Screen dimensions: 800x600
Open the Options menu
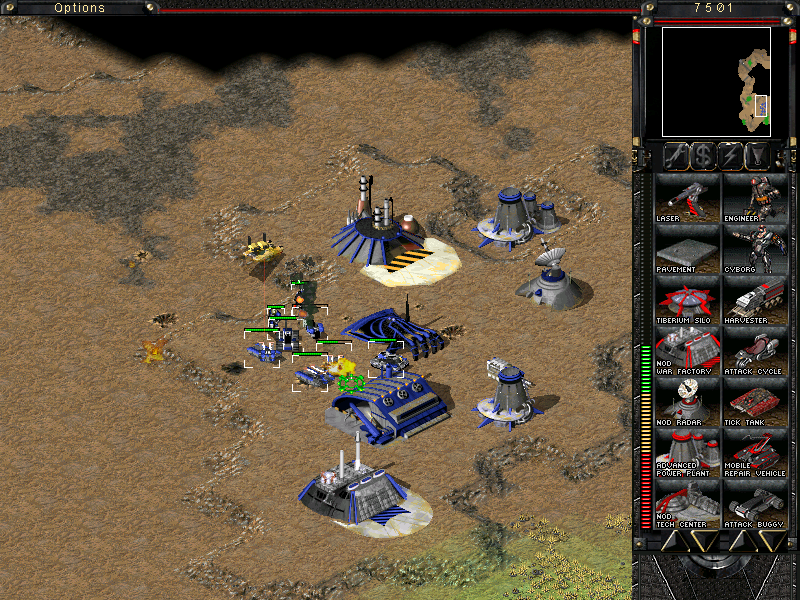click(79, 8)
